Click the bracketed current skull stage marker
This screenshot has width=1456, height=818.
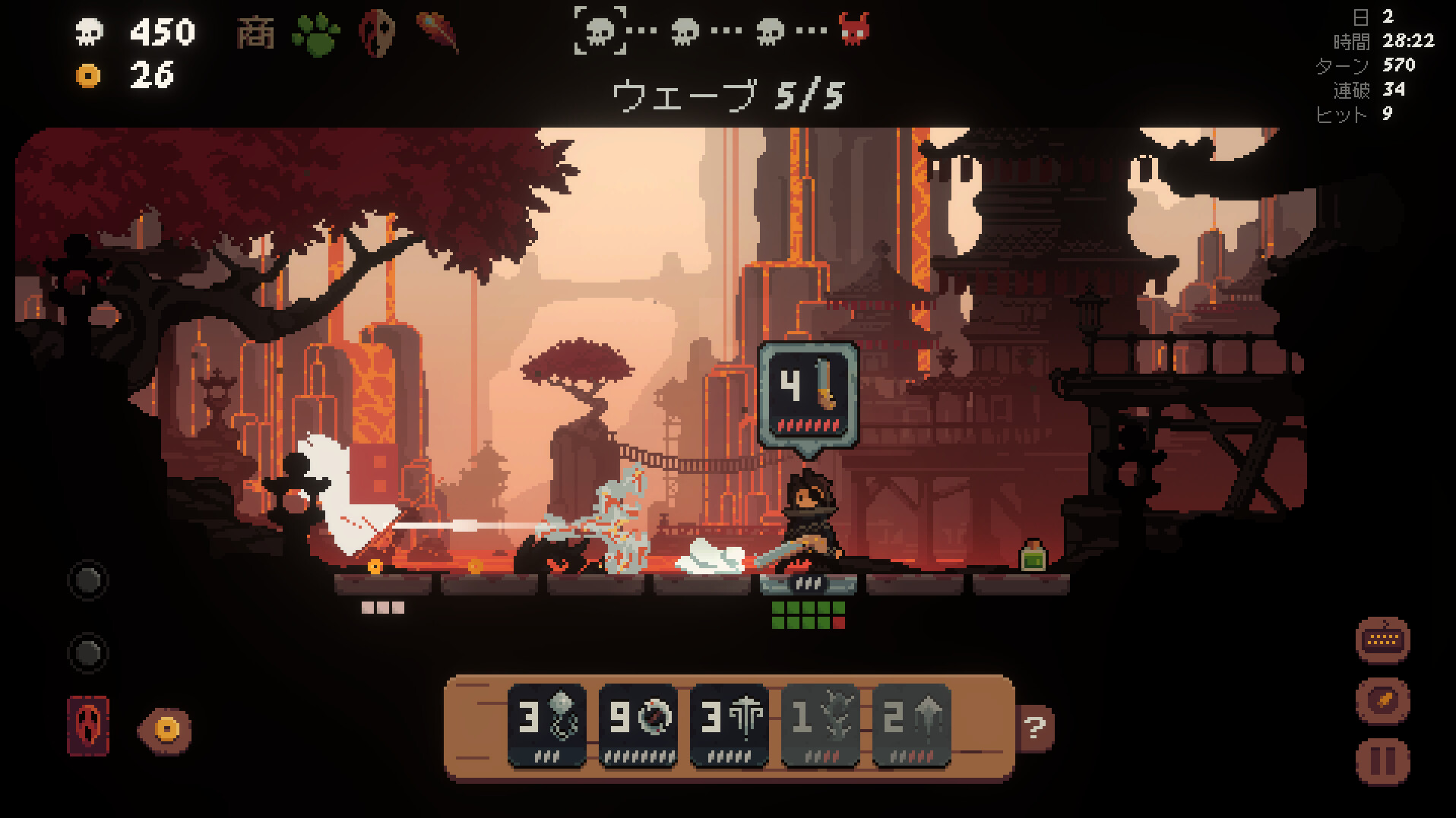600,30
